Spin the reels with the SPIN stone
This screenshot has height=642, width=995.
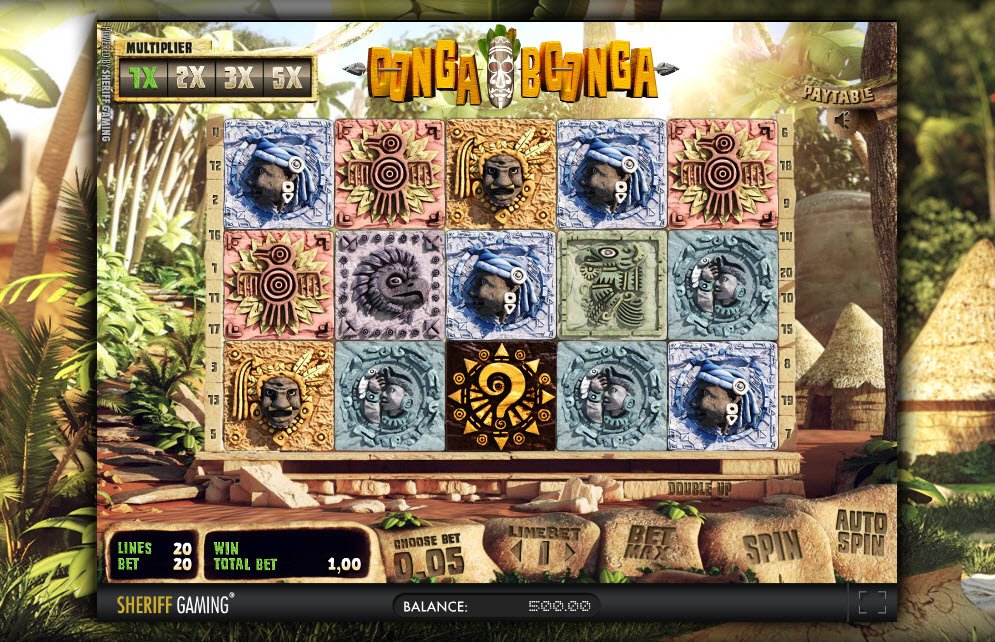tap(772, 547)
